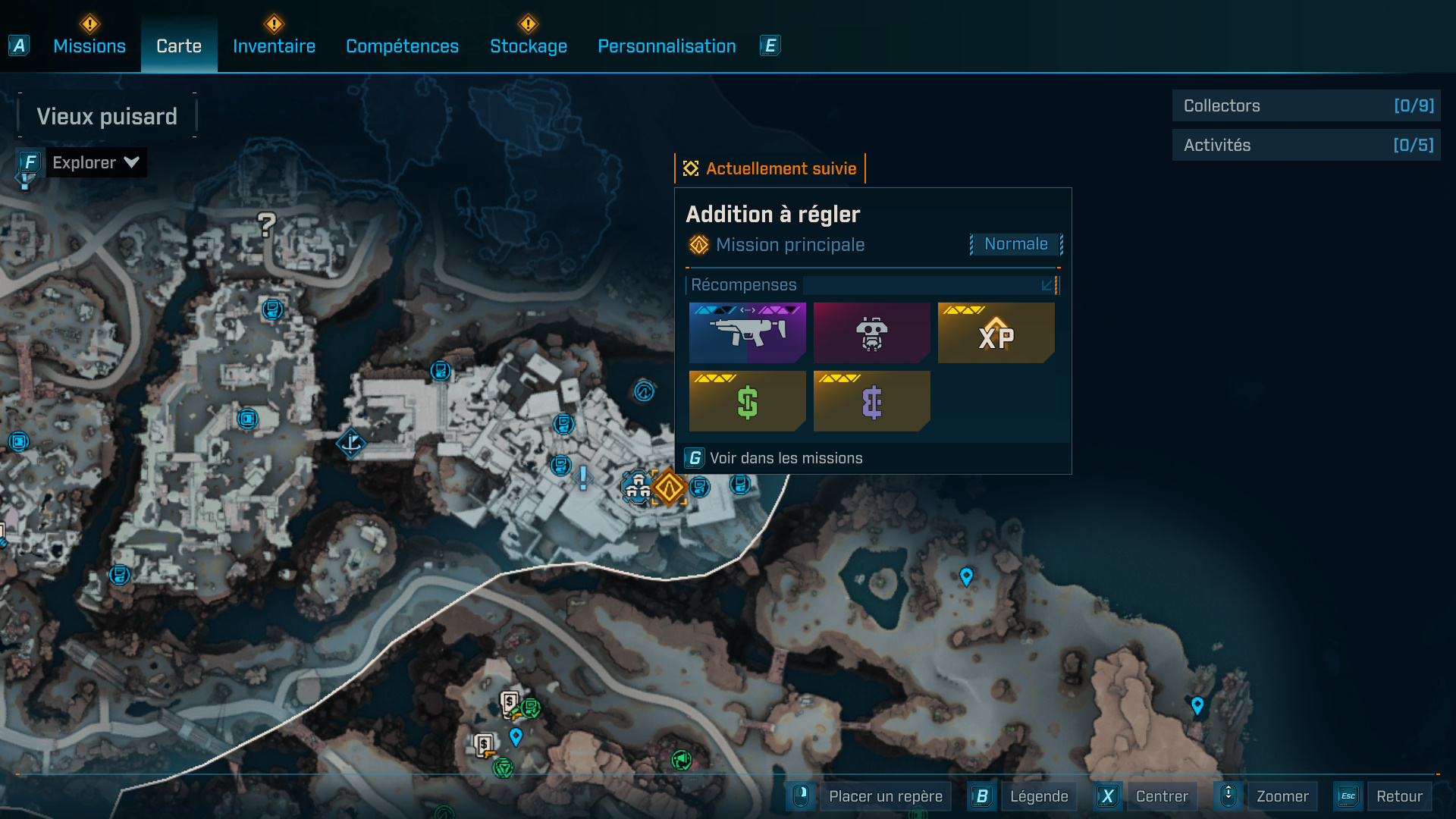Go to the Stockage tab
The image size is (1456, 819).
point(529,46)
